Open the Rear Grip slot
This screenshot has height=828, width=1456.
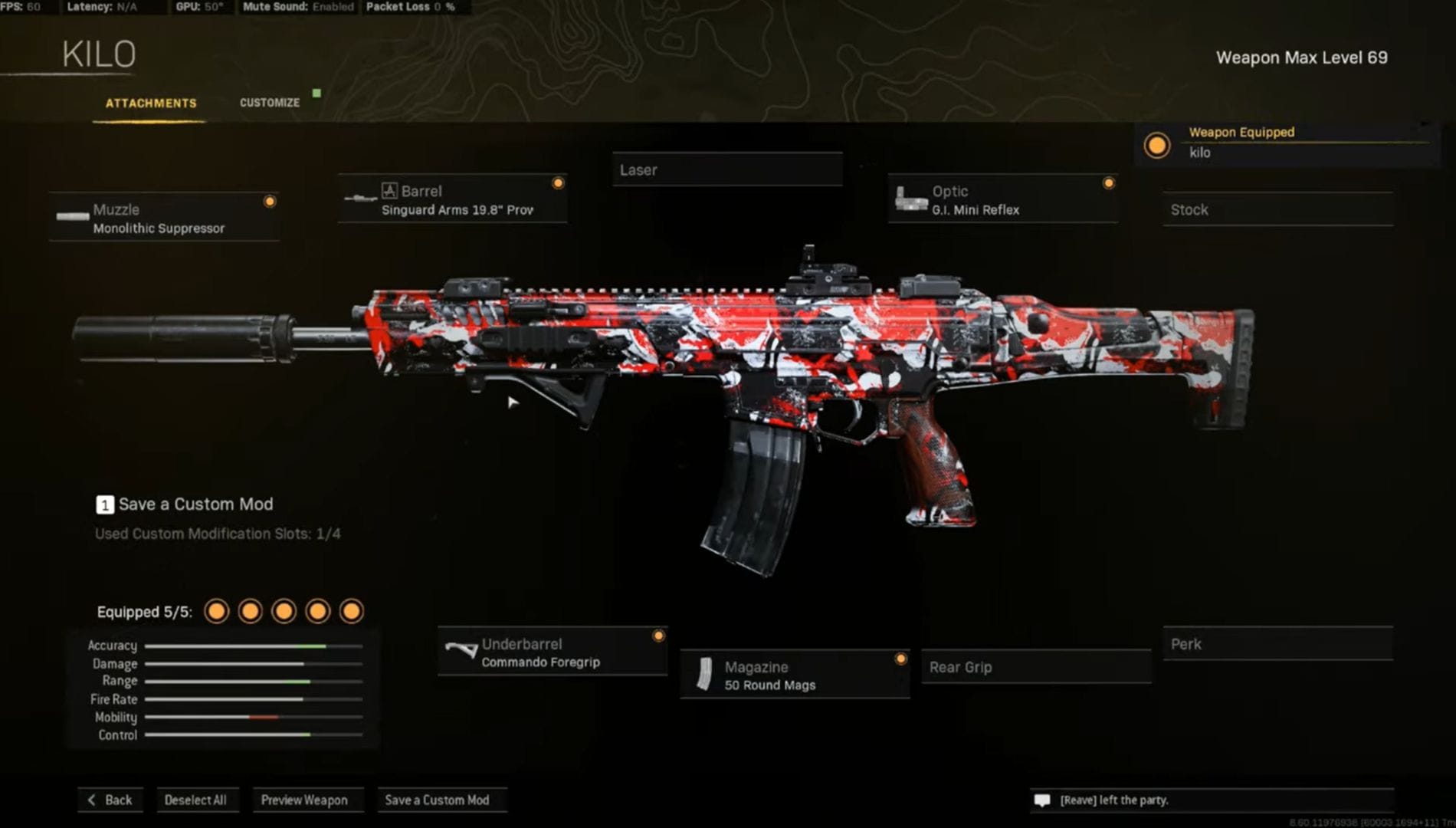[x=1036, y=667]
